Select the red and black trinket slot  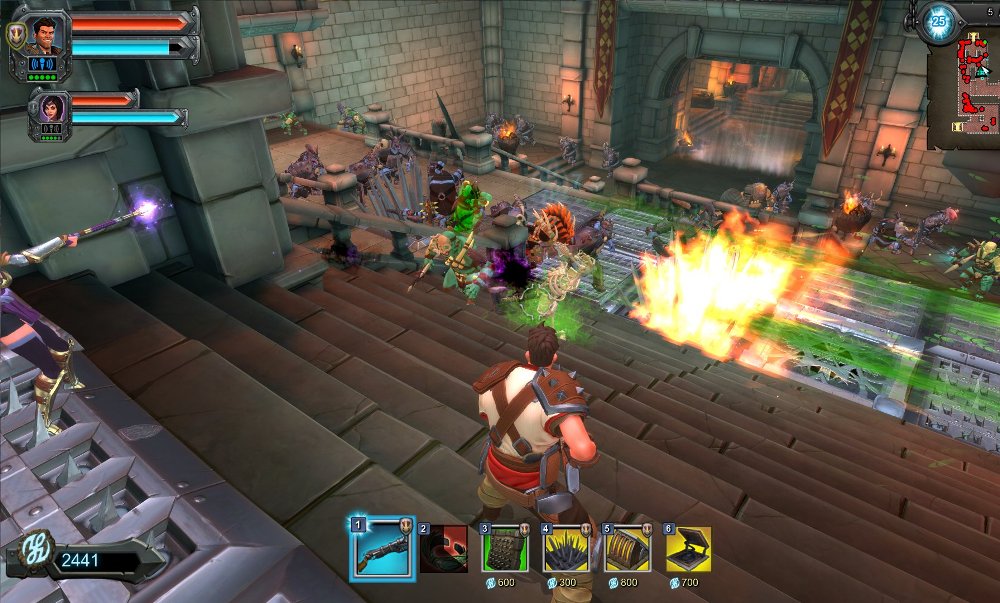click(x=444, y=549)
